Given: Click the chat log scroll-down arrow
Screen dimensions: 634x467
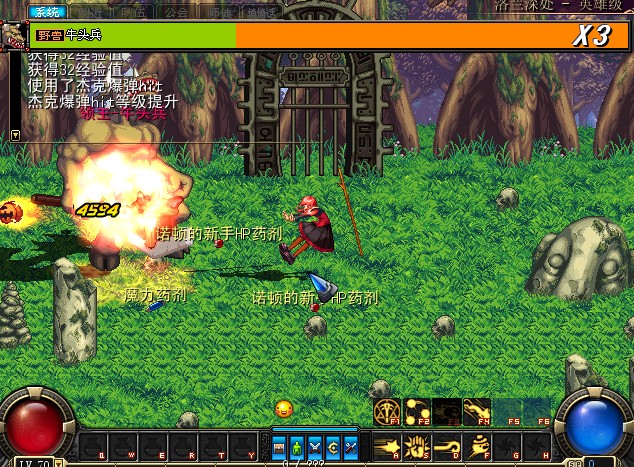Looking at the screenshot, I should 15,134.
